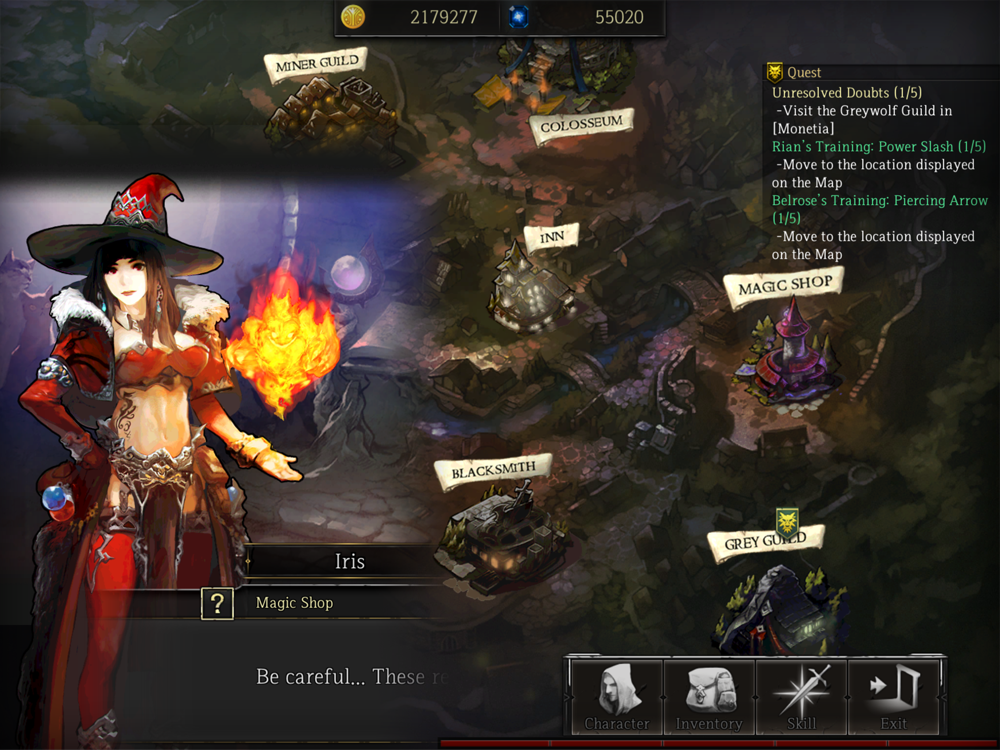
Task: Enter the Miner Guild location
Action: [316, 64]
